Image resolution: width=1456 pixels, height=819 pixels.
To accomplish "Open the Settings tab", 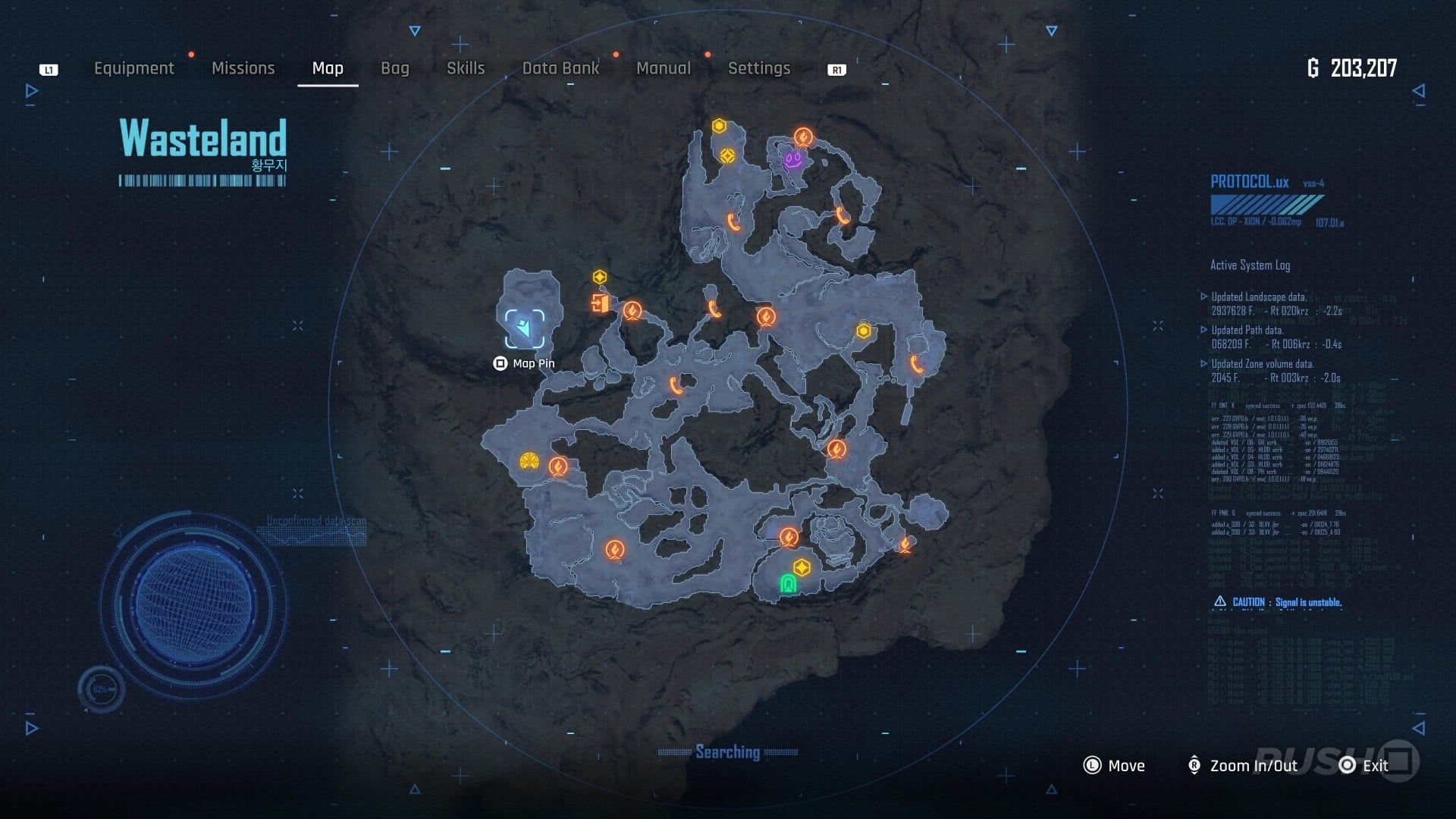I will coord(759,68).
